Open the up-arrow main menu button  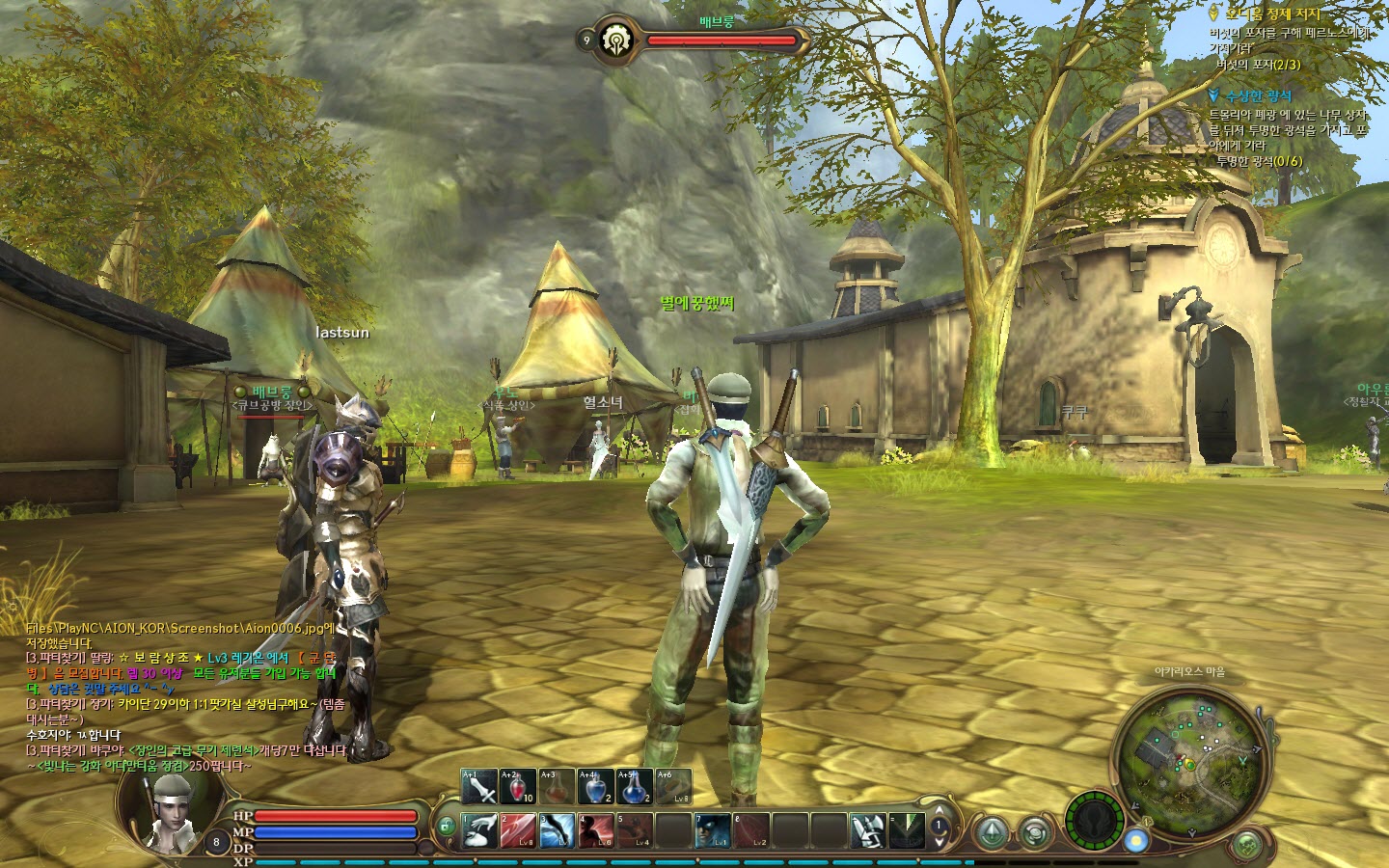[x=991, y=831]
